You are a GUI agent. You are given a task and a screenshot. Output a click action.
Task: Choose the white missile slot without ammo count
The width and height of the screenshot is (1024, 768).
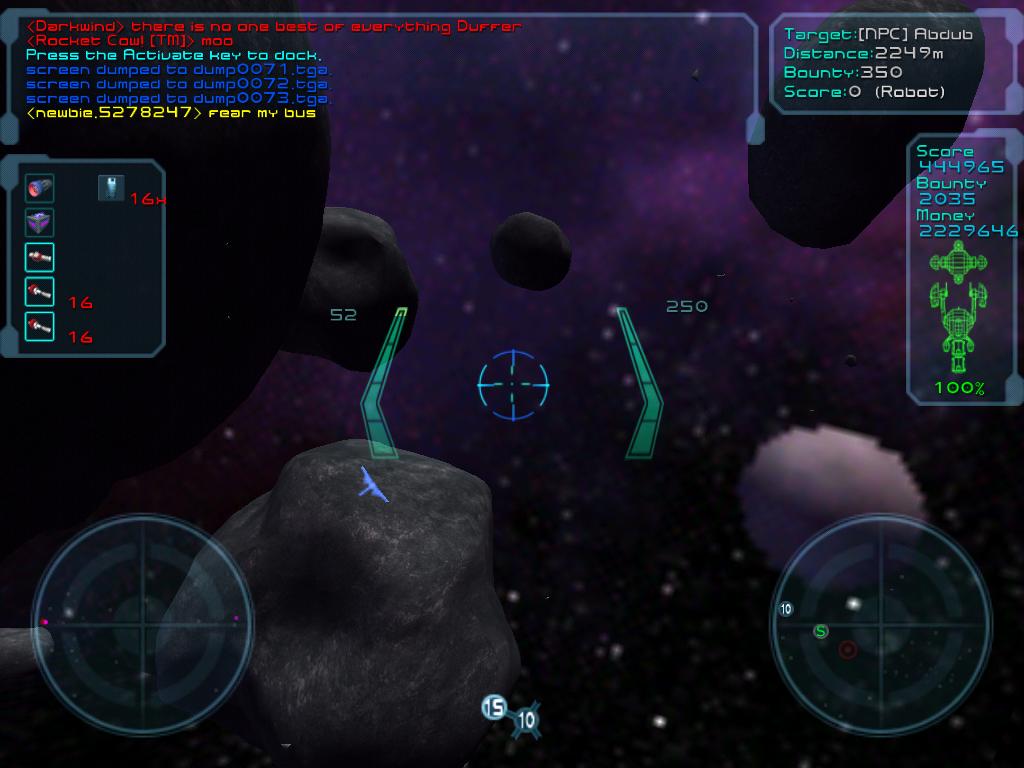coord(39,257)
